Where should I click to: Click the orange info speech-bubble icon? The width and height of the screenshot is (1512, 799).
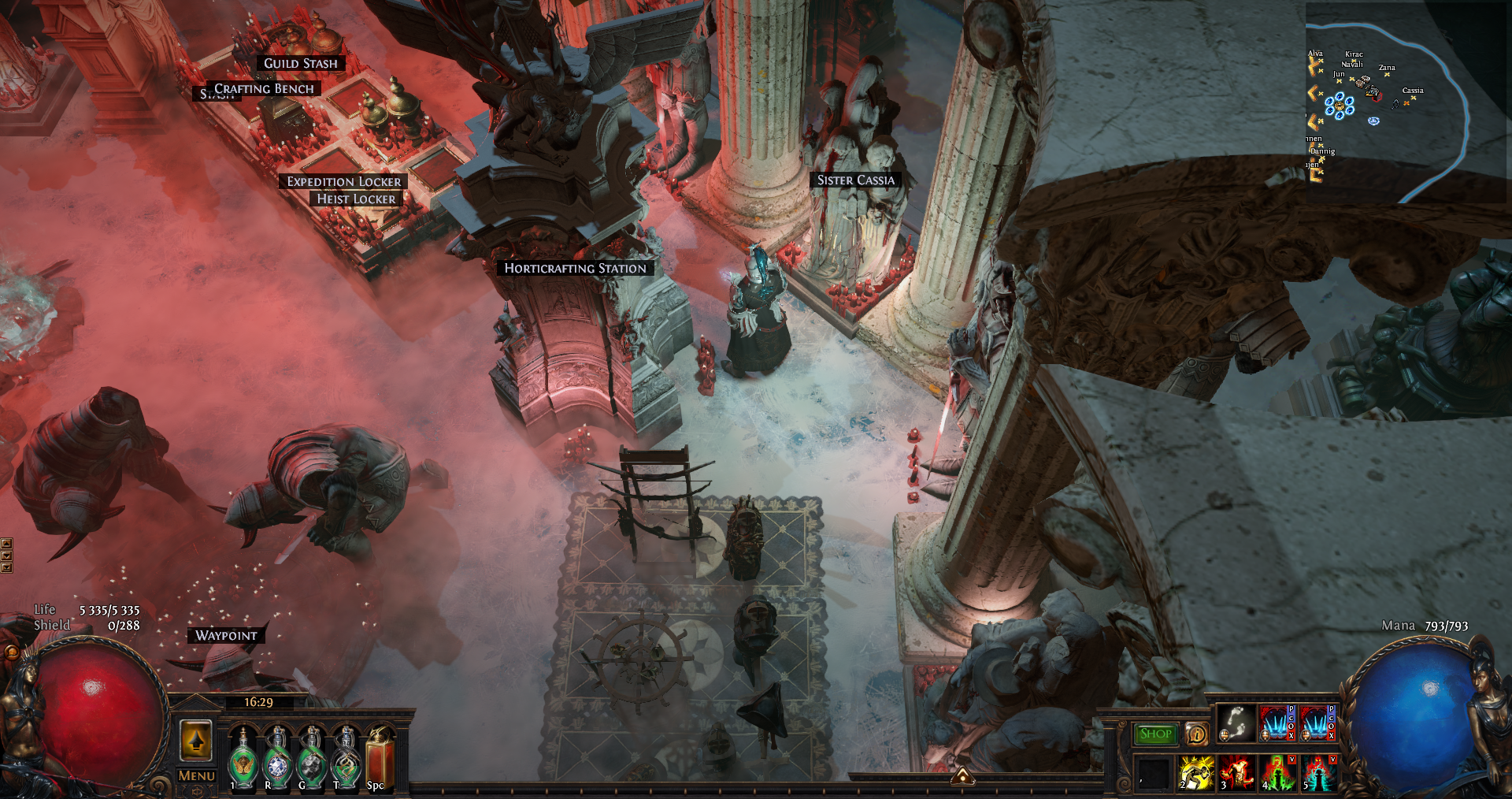1196,734
